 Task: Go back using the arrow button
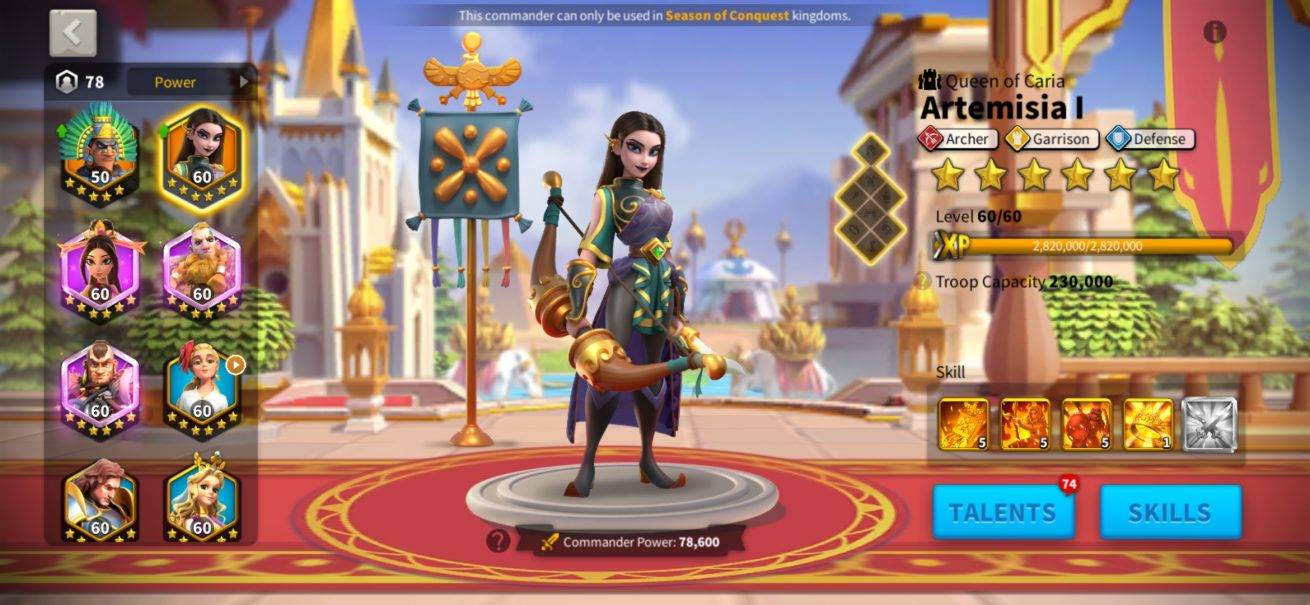(73, 33)
